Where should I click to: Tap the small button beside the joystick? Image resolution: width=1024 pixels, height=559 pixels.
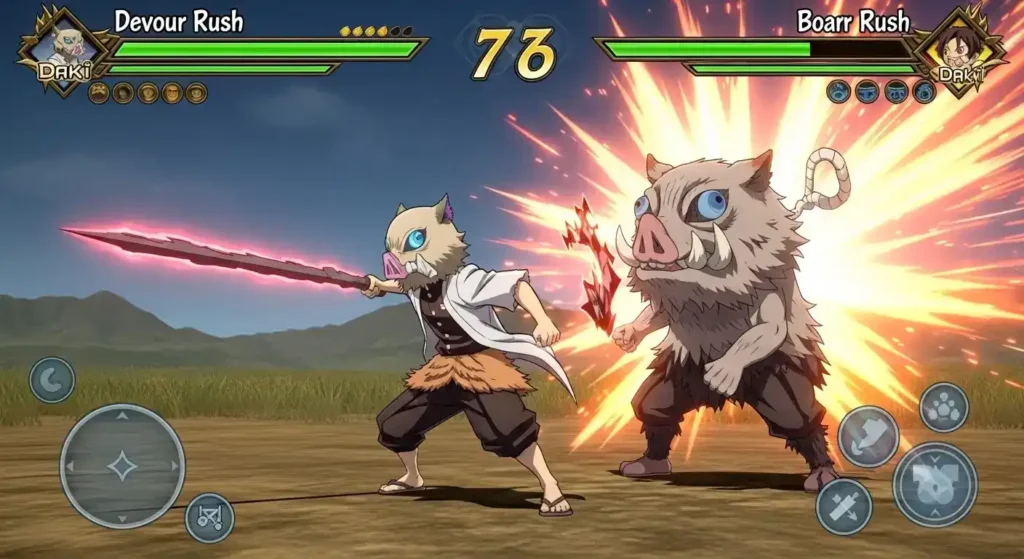210,517
